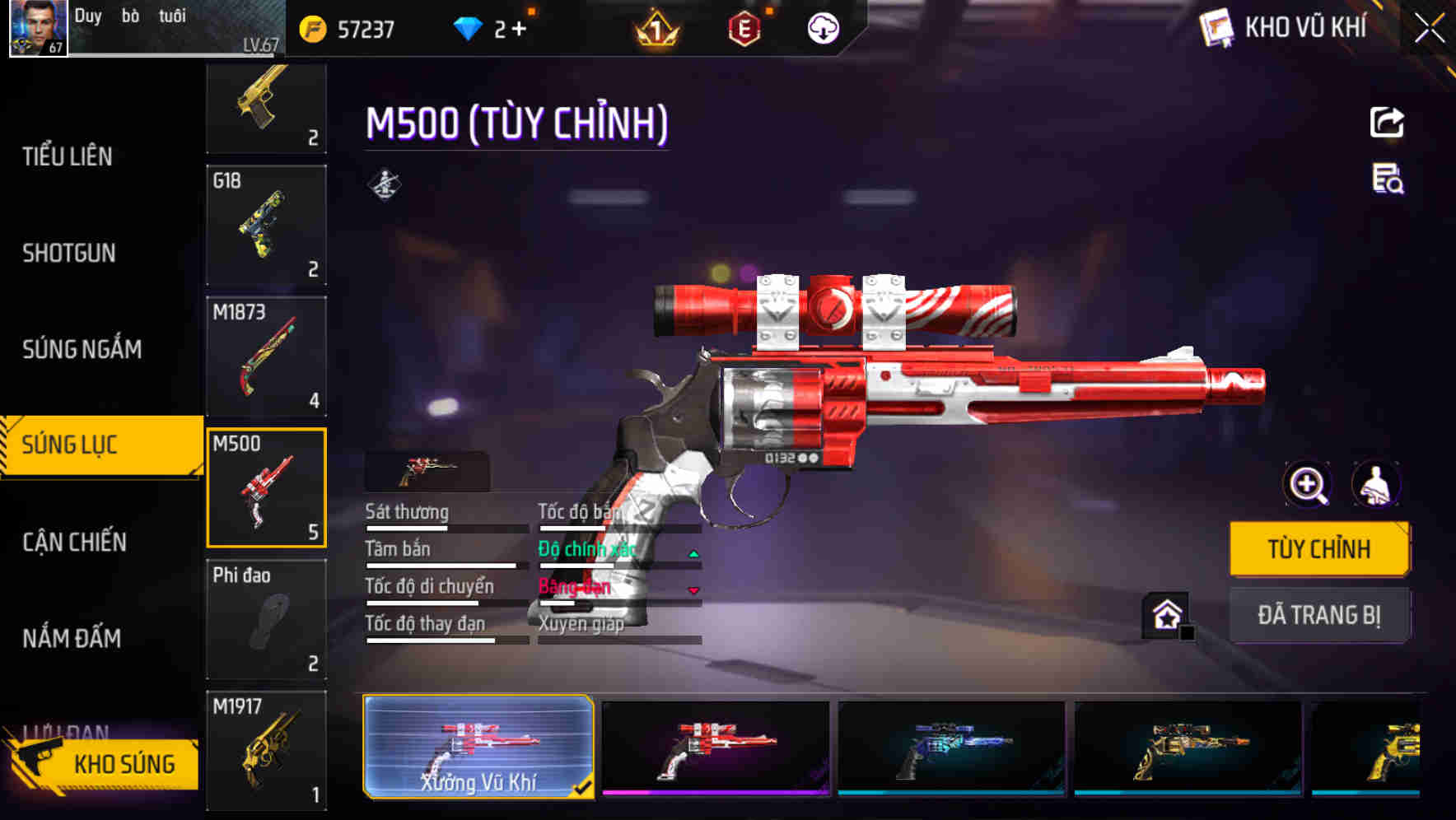Screen dimensions: 1456x820
Task: Open the share icon near the weapon name
Action: click(x=1387, y=121)
